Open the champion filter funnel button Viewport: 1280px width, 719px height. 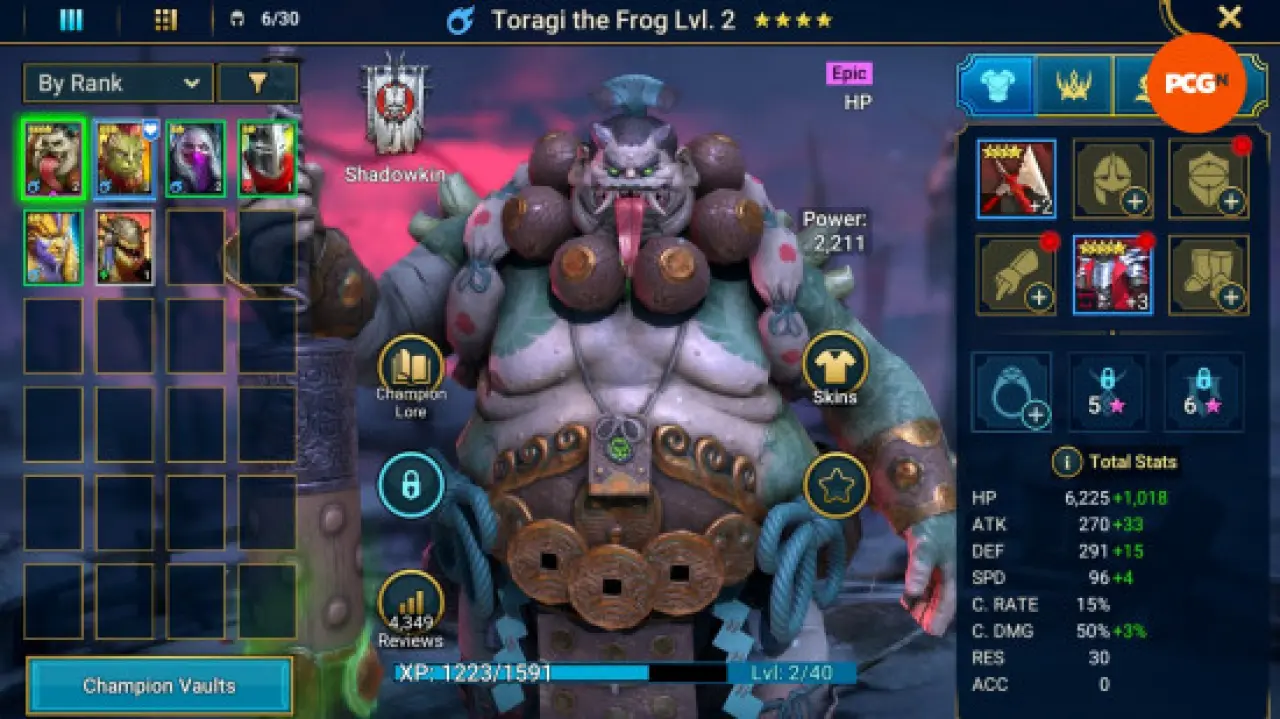tap(257, 83)
